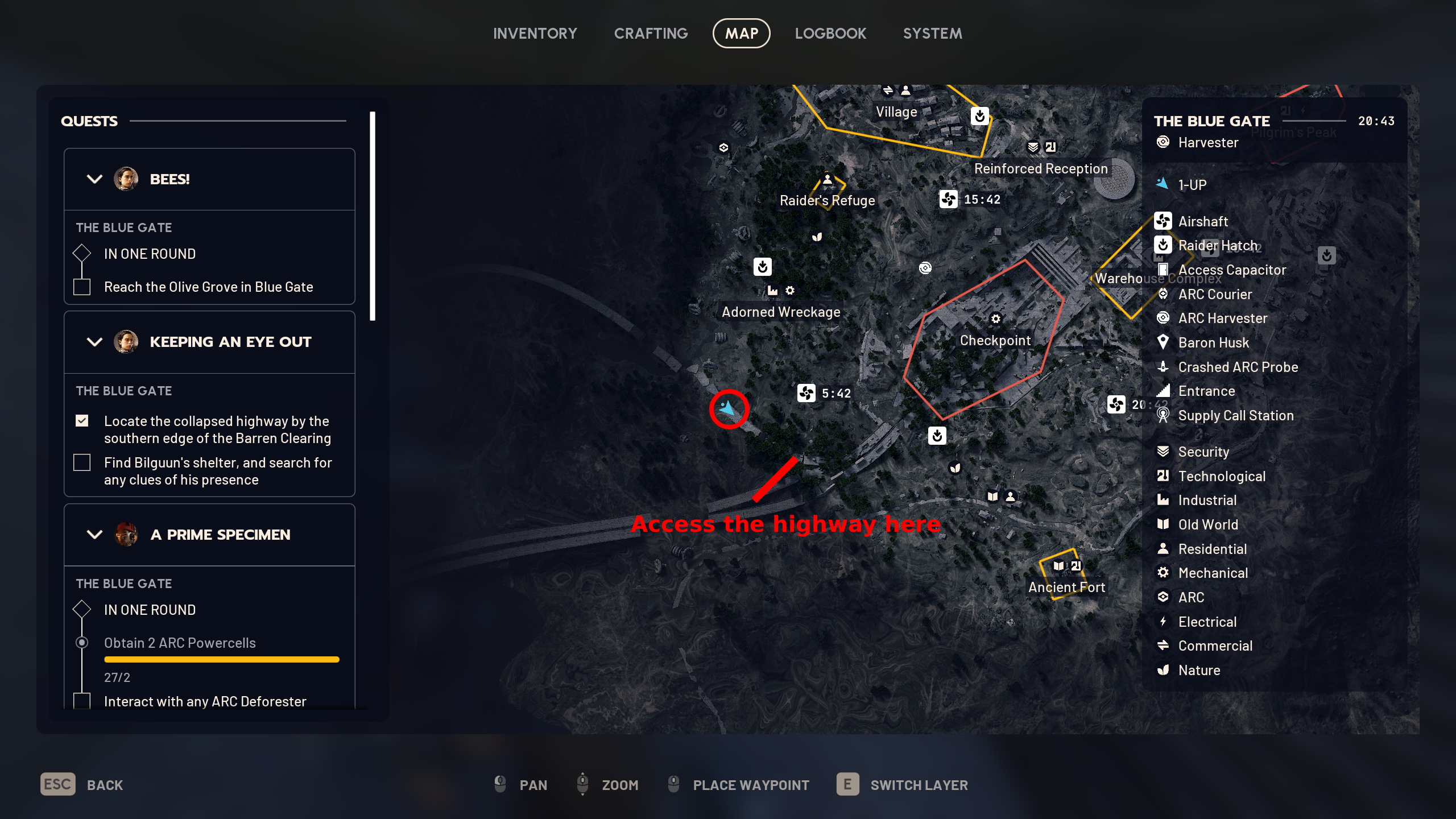The image size is (1456, 819).
Task: Click the Supply Call Station legend icon
Action: pos(1164,416)
